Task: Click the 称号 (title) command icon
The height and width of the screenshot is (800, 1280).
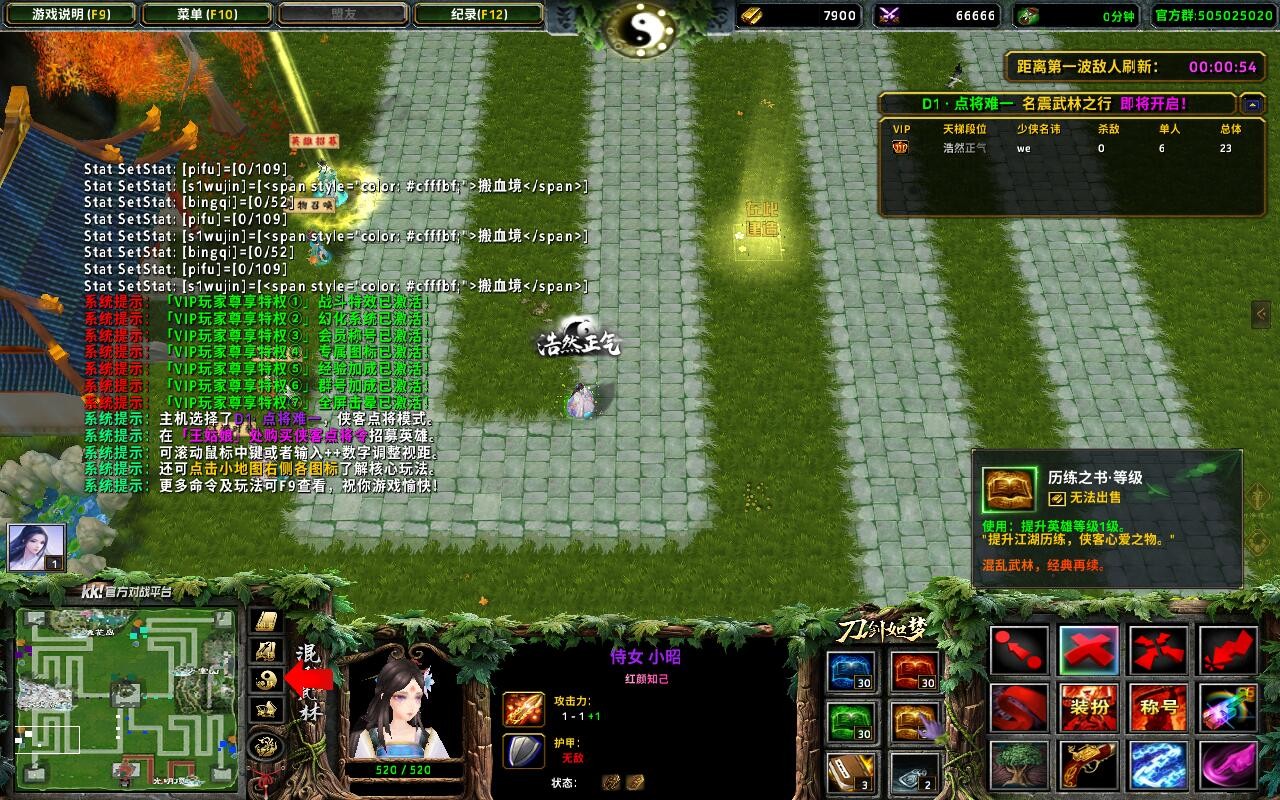Action: (x=1157, y=708)
